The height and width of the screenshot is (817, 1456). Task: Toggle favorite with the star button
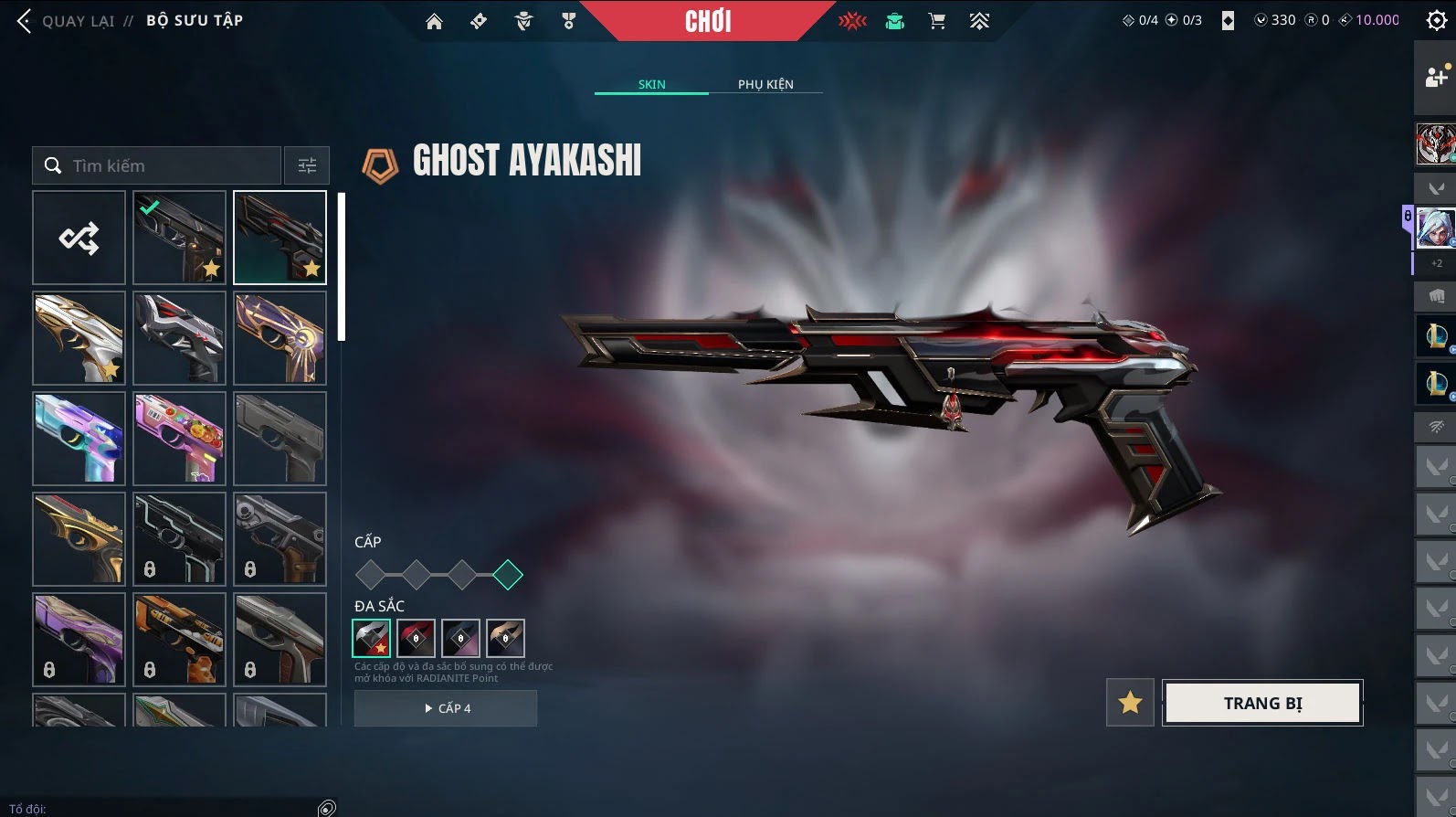[1130, 703]
